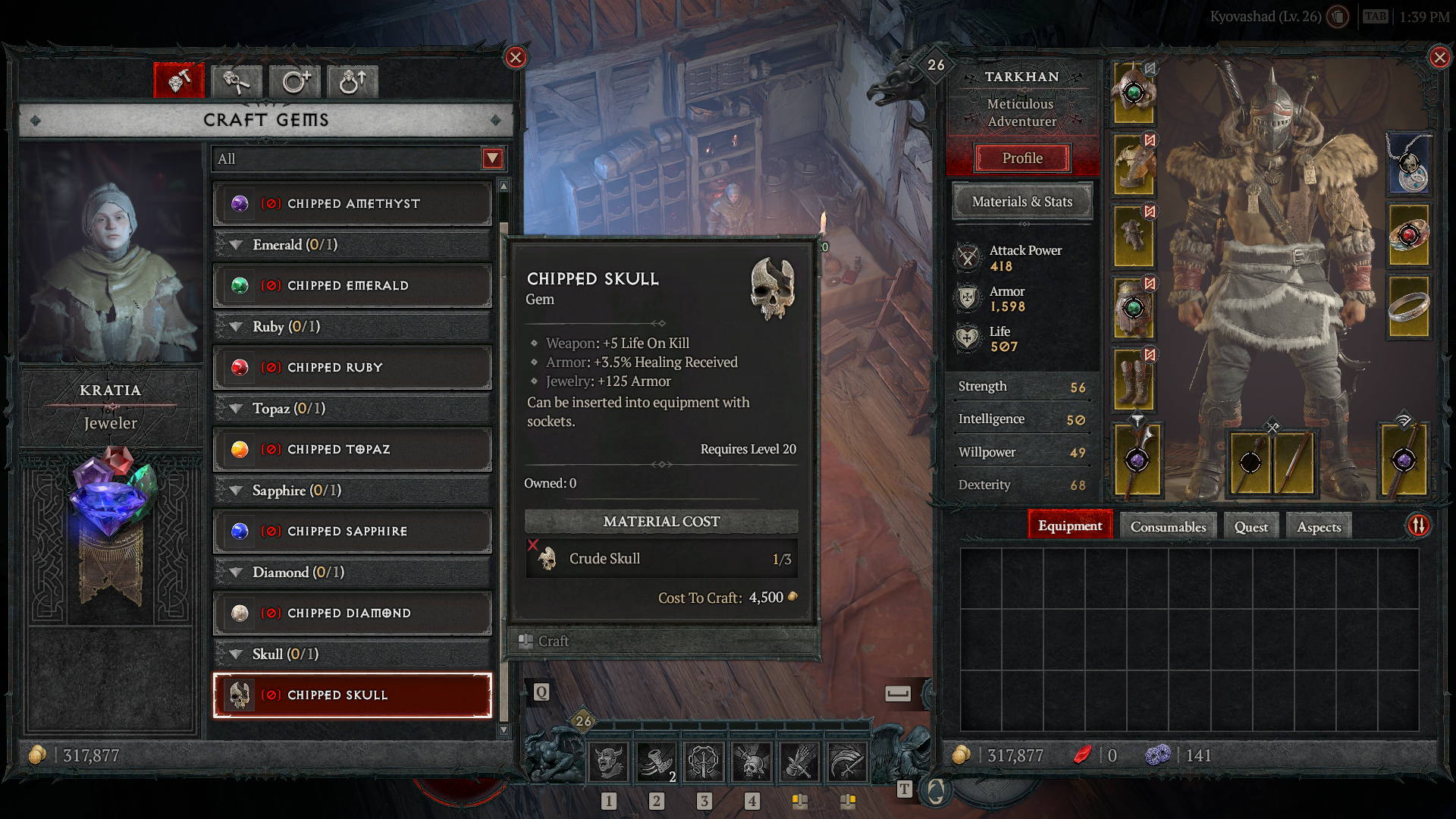Select the Add Socket ring icon
This screenshot has width=1456, height=819.
[294, 81]
